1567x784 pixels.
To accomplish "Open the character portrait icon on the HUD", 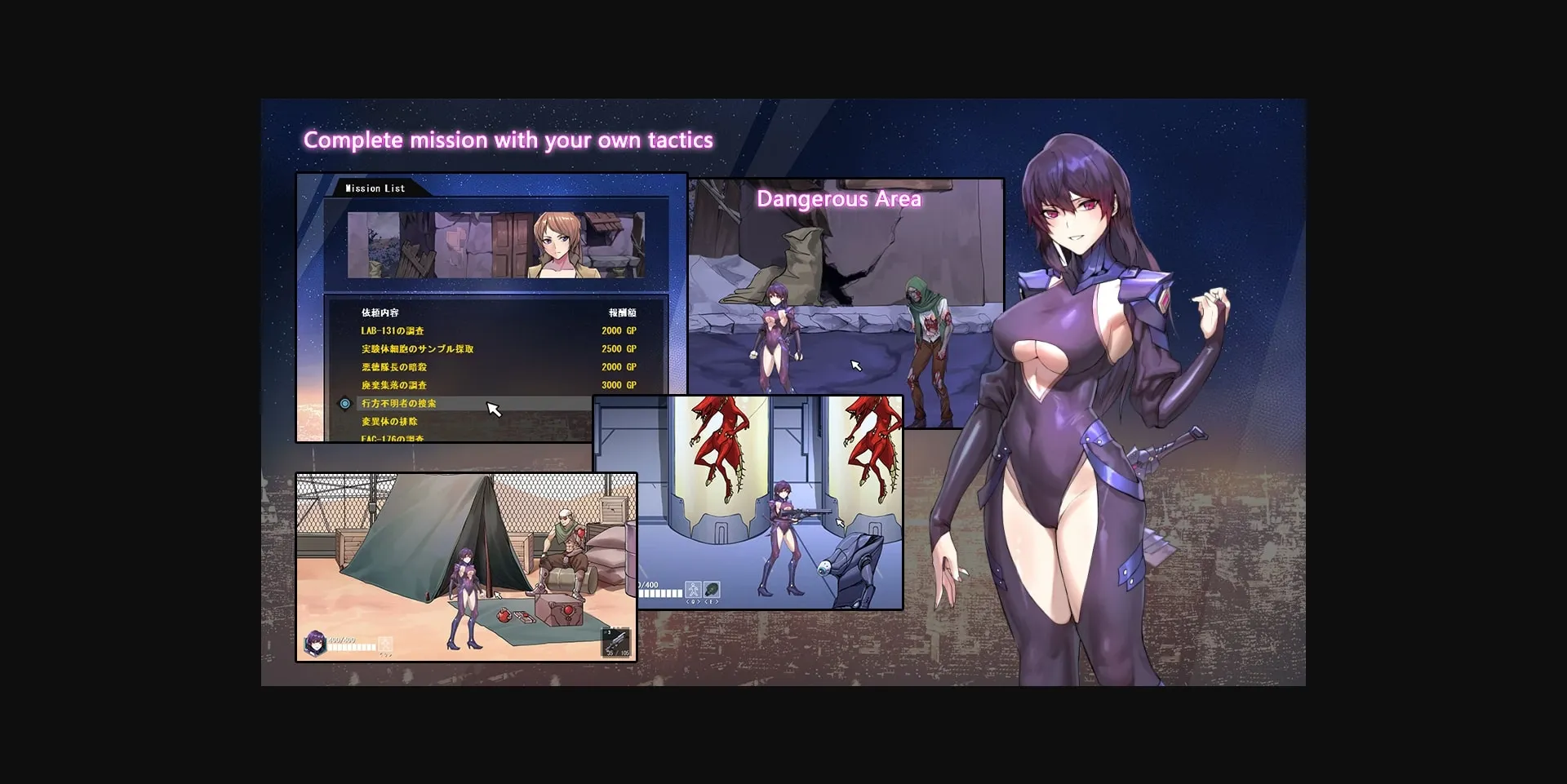I will [x=313, y=643].
